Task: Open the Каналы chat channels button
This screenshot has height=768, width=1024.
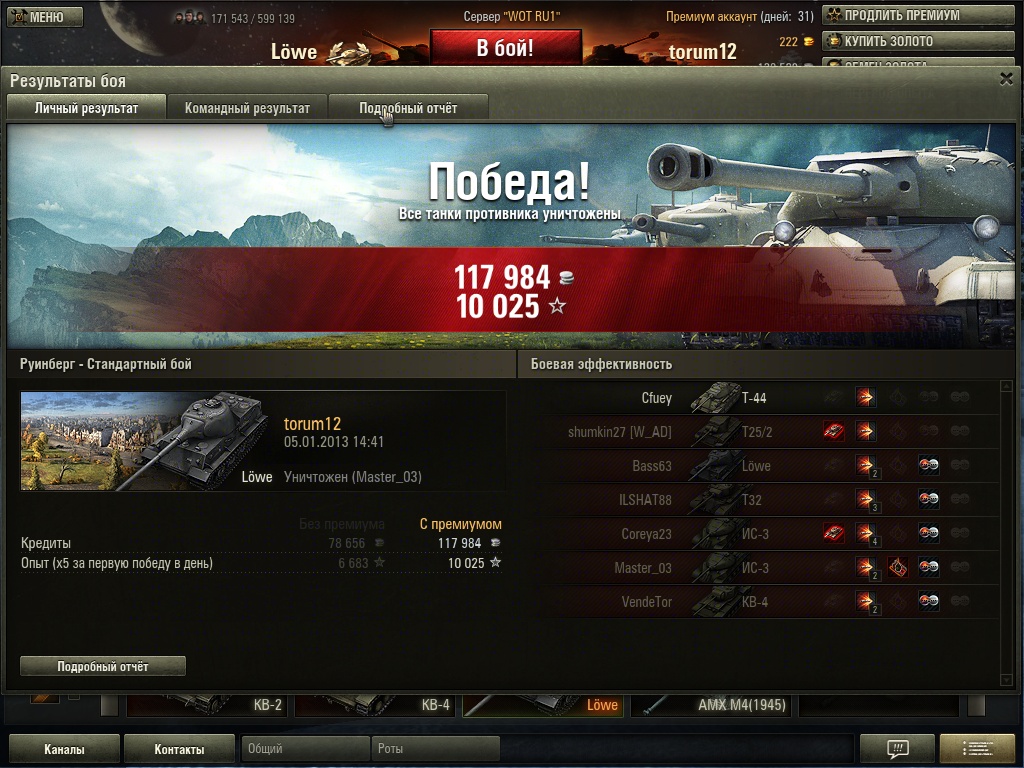Action: click(64, 749)
